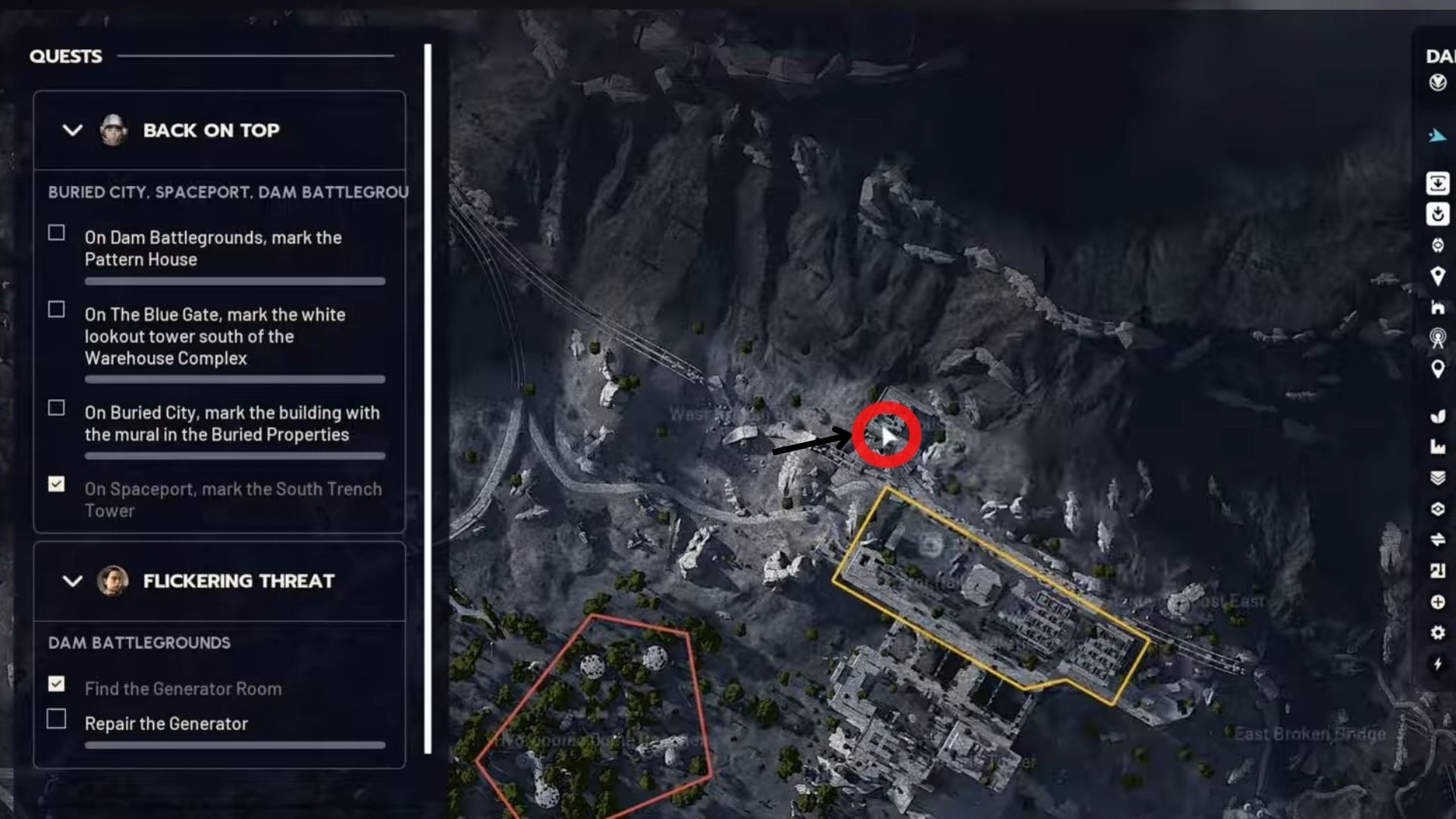Viewport: 1456px width, 819px height.
Task: Open the extraction points filter icon
Action: click(1436, 182)
